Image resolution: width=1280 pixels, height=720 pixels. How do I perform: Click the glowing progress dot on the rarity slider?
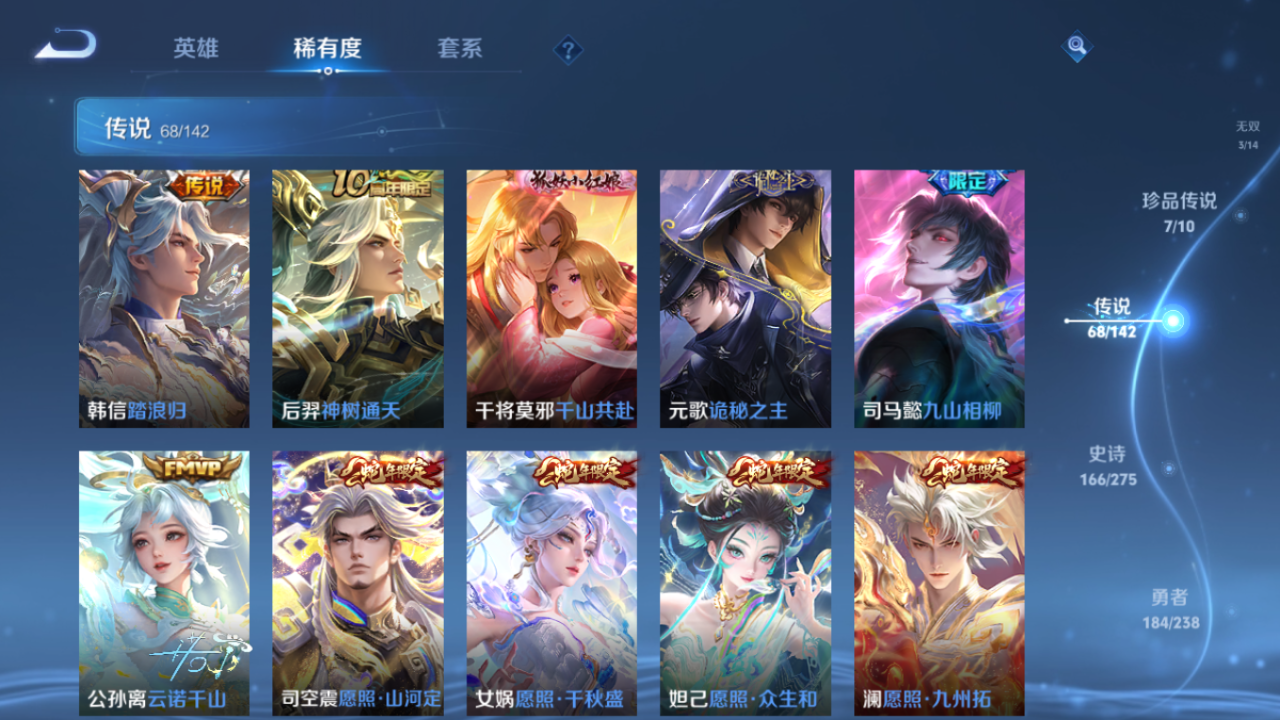tap(1174, 320)
